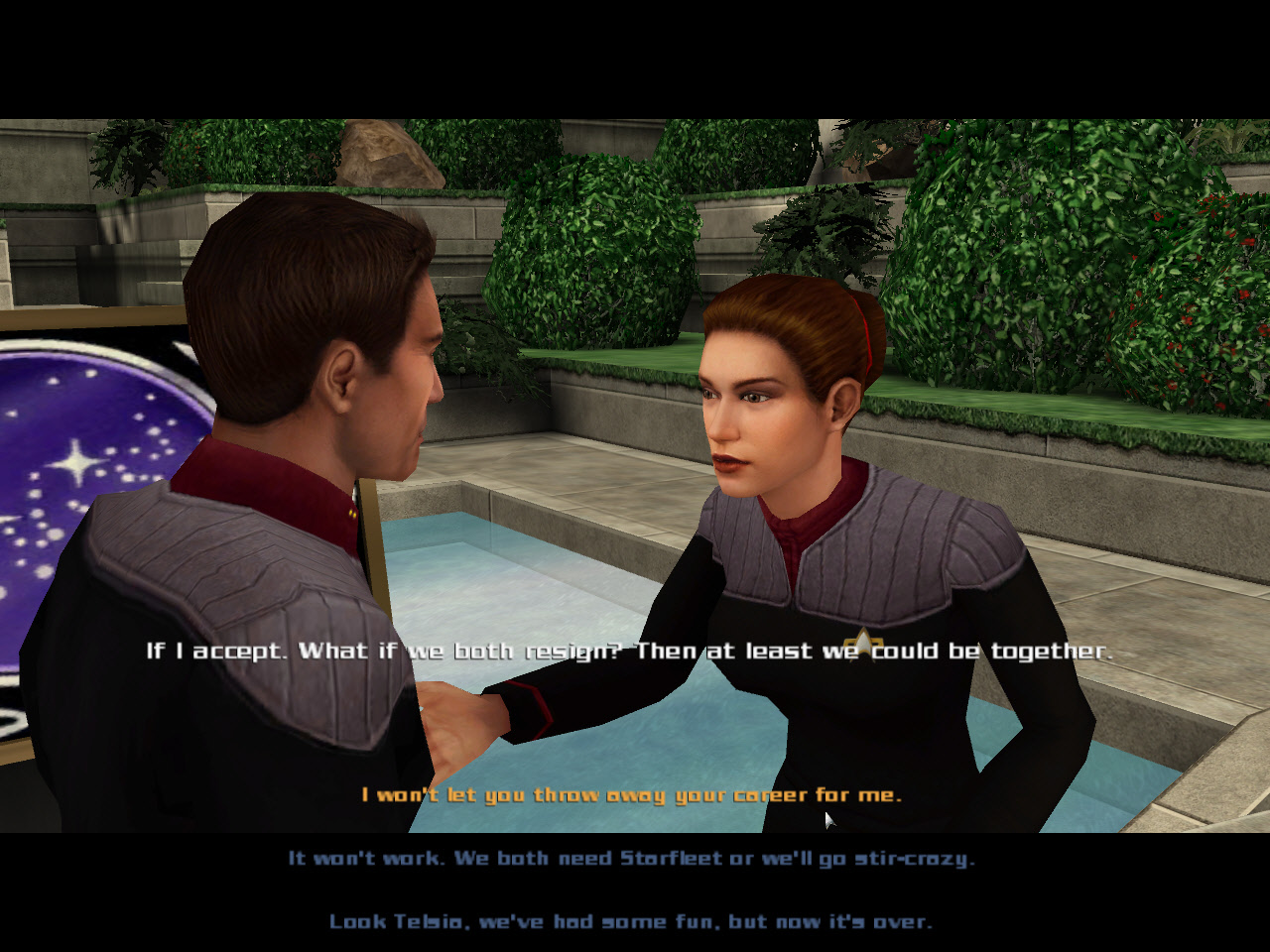Choose "I won't let you throw away your career"
Screen dimensions: 1270x952
coord(631,794)
